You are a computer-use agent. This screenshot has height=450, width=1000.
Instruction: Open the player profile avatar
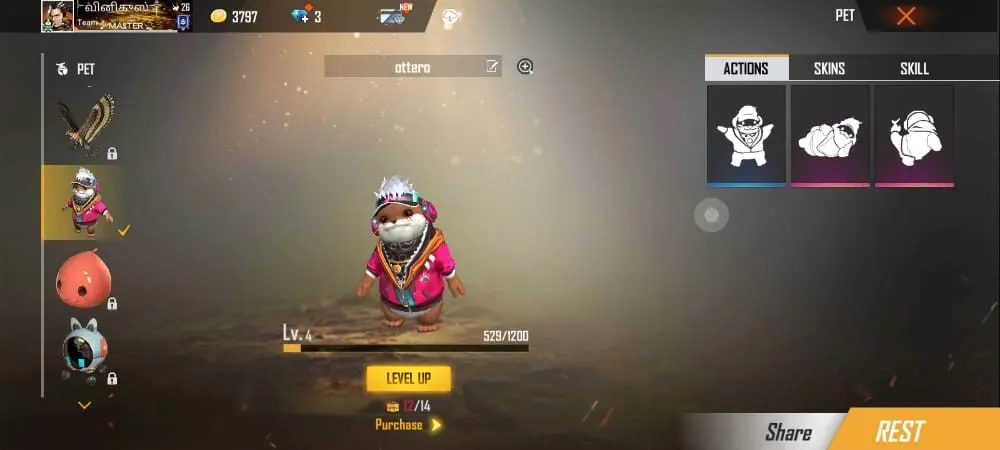pos(57,16)
